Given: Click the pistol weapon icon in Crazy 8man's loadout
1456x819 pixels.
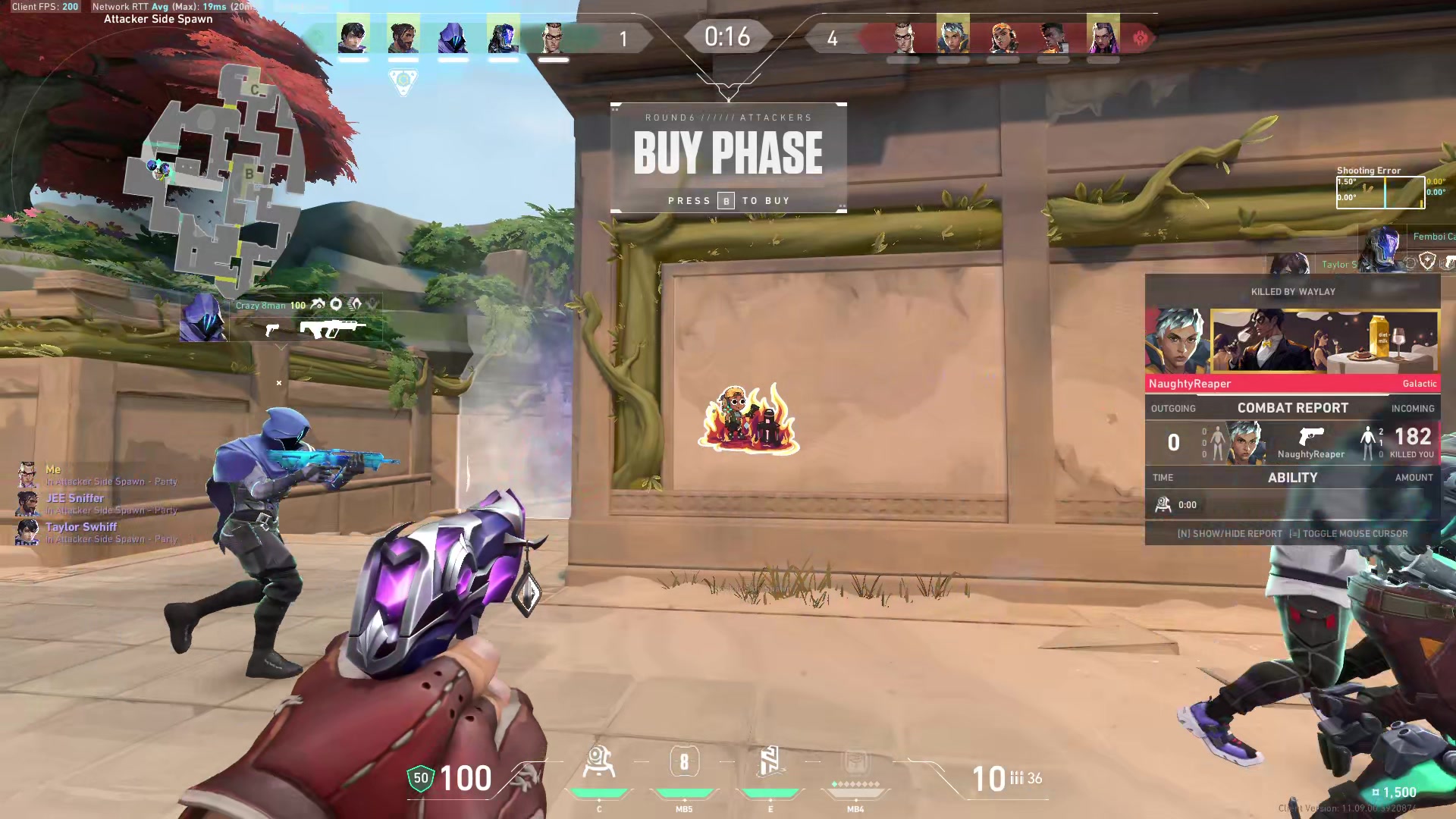Looking at the screenshot, I should 273,330.
